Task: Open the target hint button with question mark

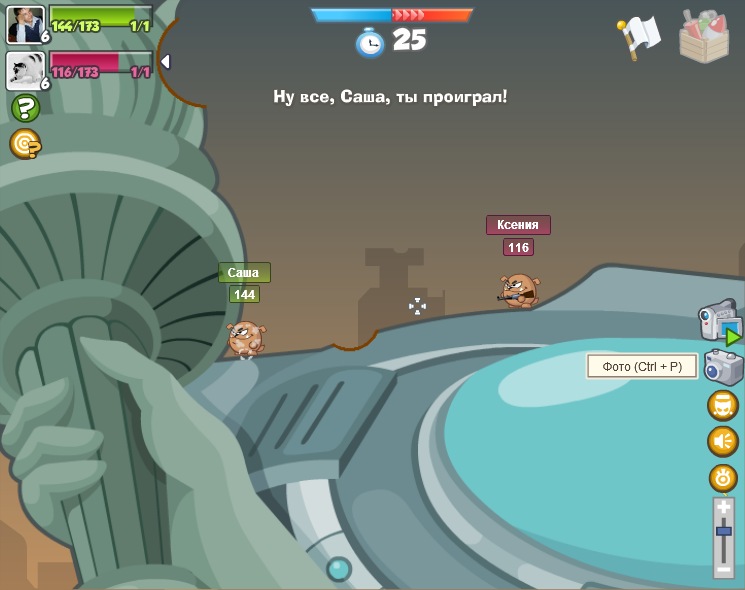Action: (25, 144)
